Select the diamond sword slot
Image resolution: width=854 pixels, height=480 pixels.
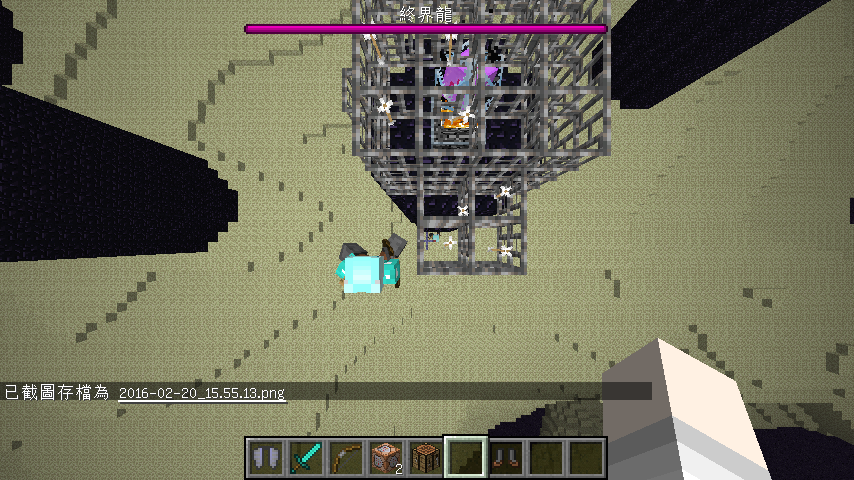pos(305,457)
